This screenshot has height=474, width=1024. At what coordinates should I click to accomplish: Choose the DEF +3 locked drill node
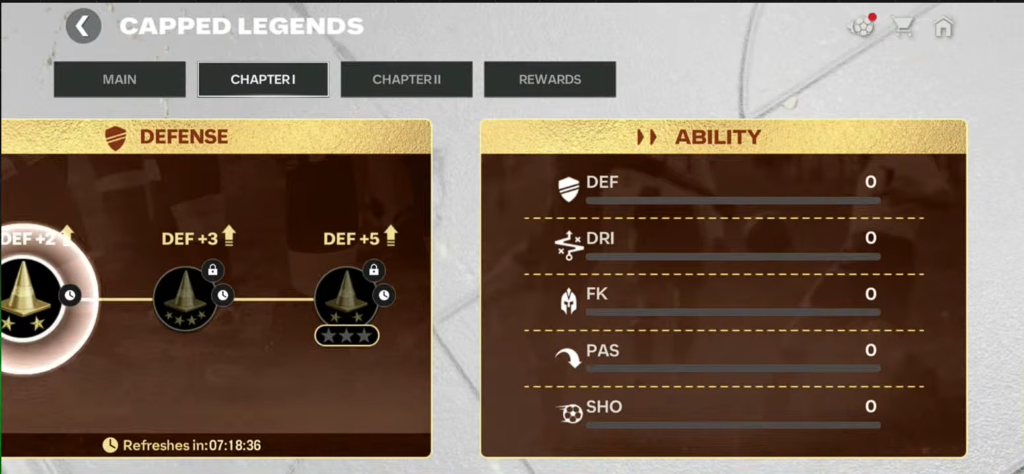186,298
